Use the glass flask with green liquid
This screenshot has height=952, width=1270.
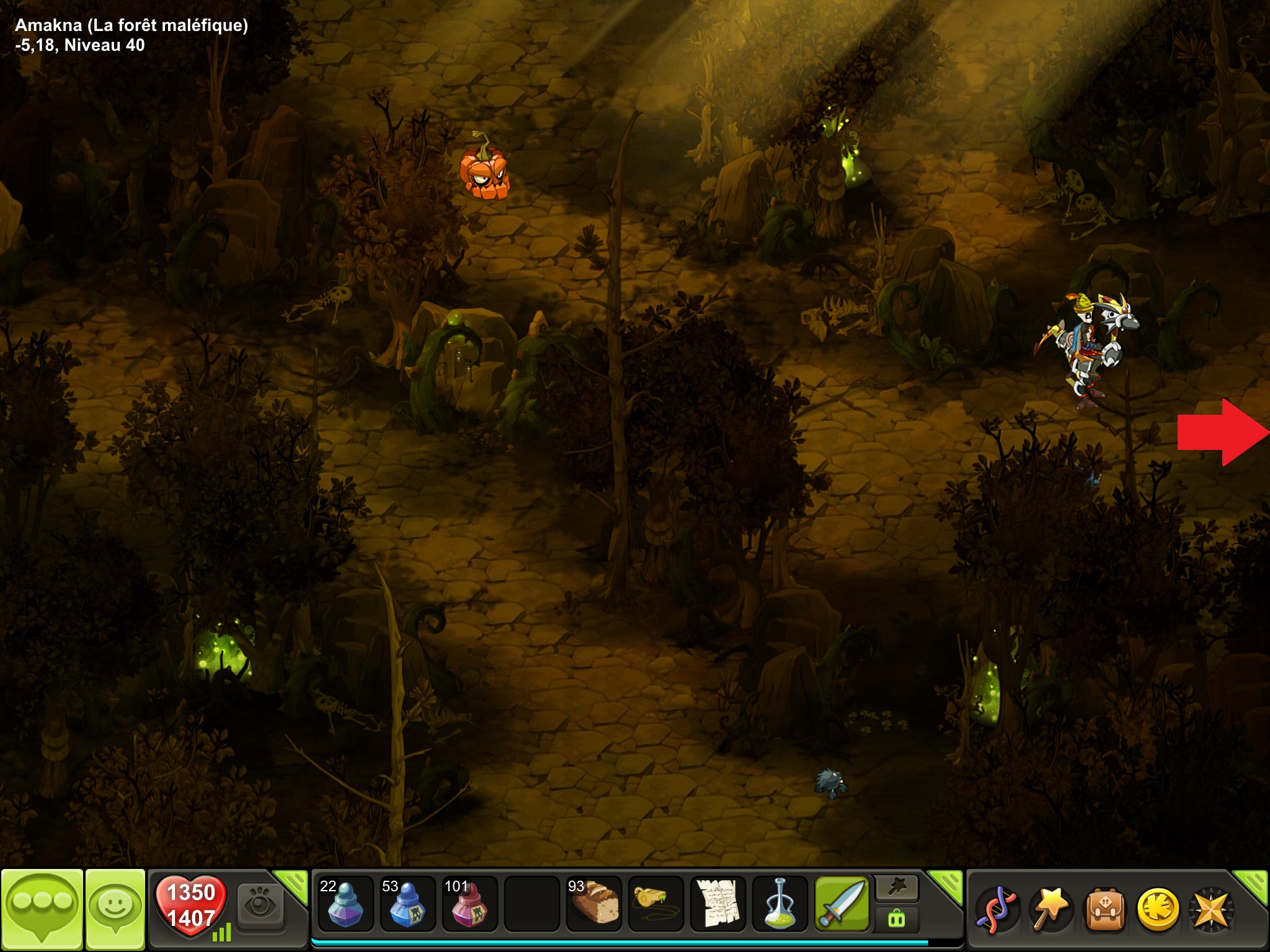tap(779, 904)
